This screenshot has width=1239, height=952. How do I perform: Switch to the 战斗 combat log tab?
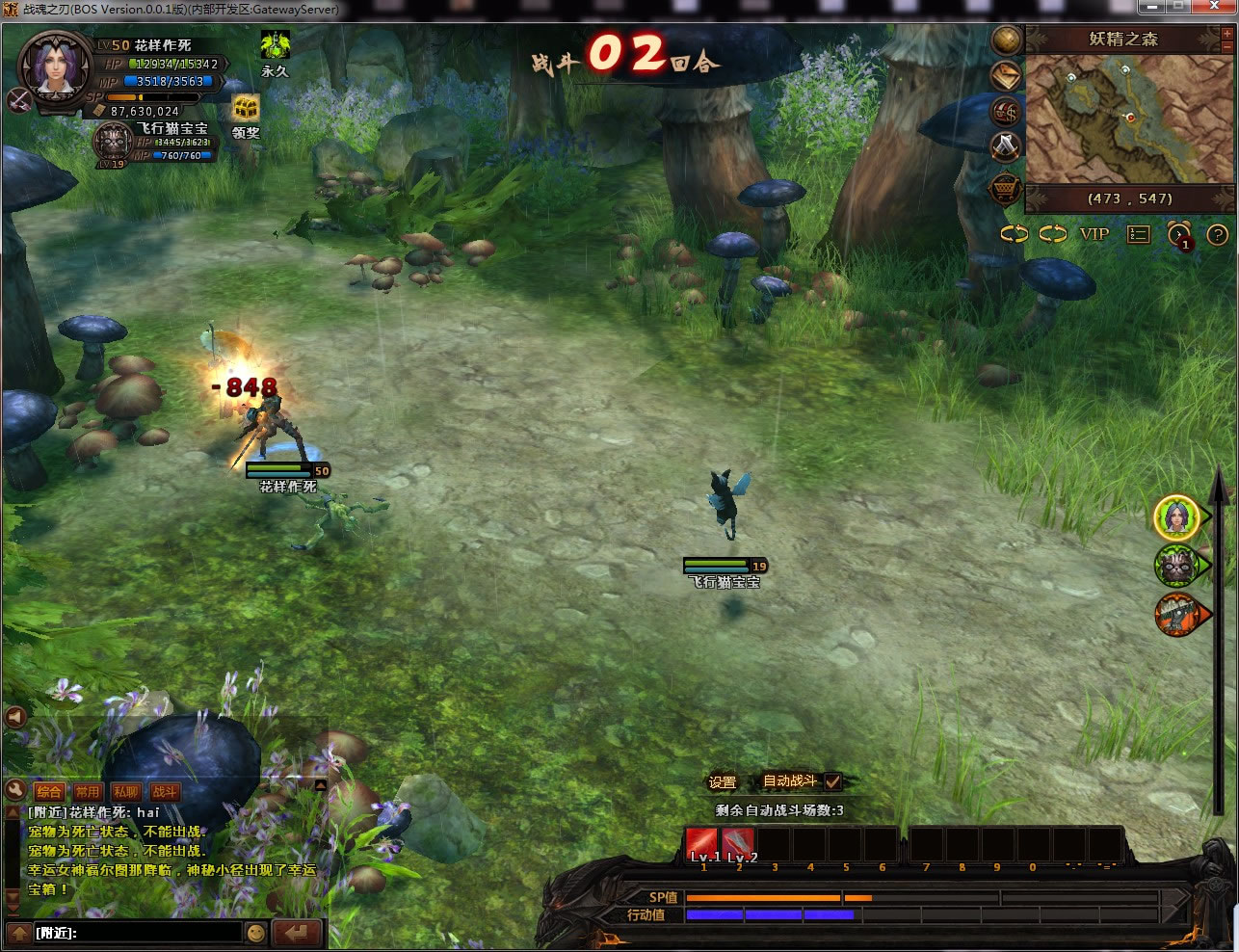click(165, 792)
